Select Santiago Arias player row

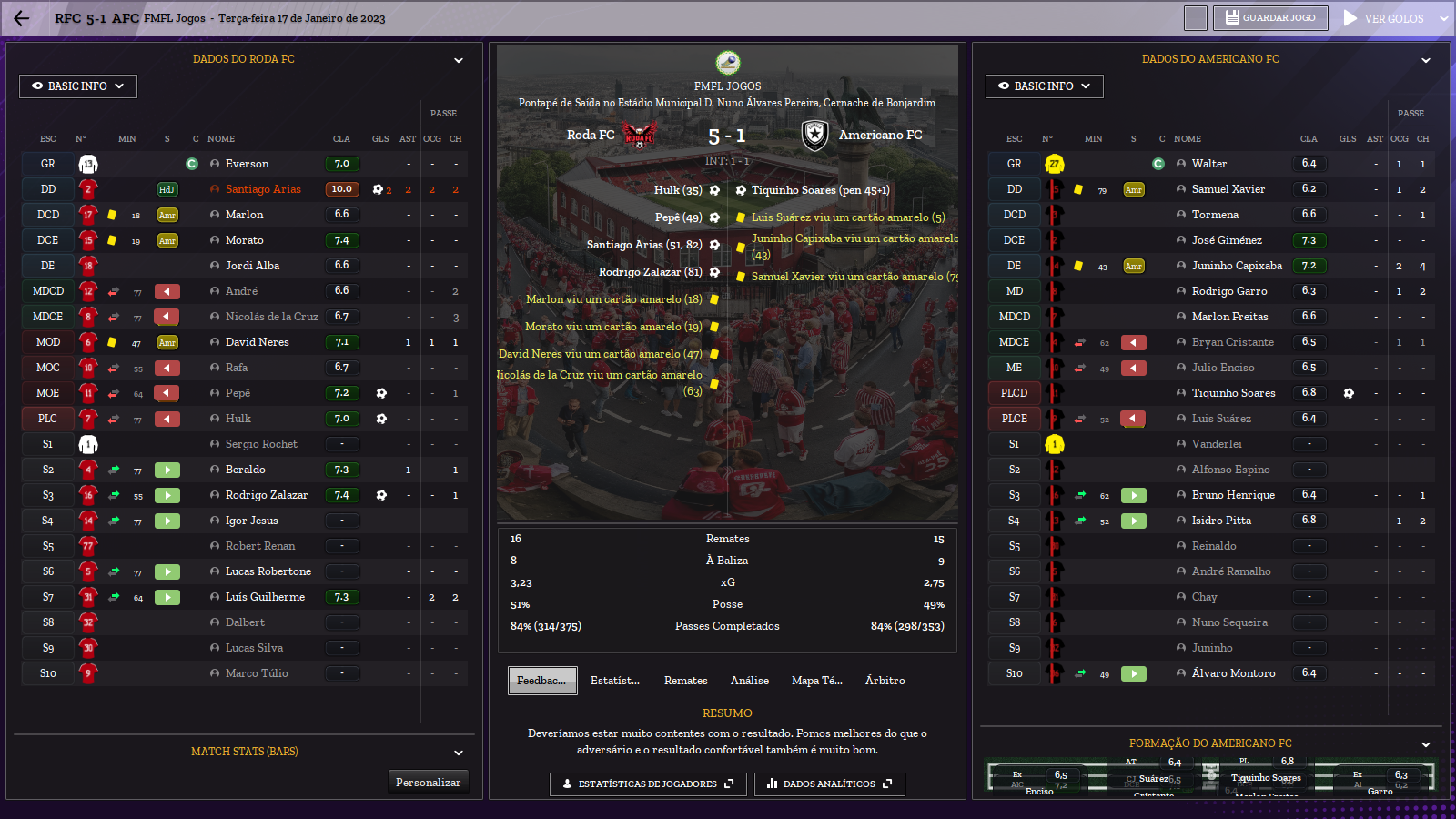(263, 189)
